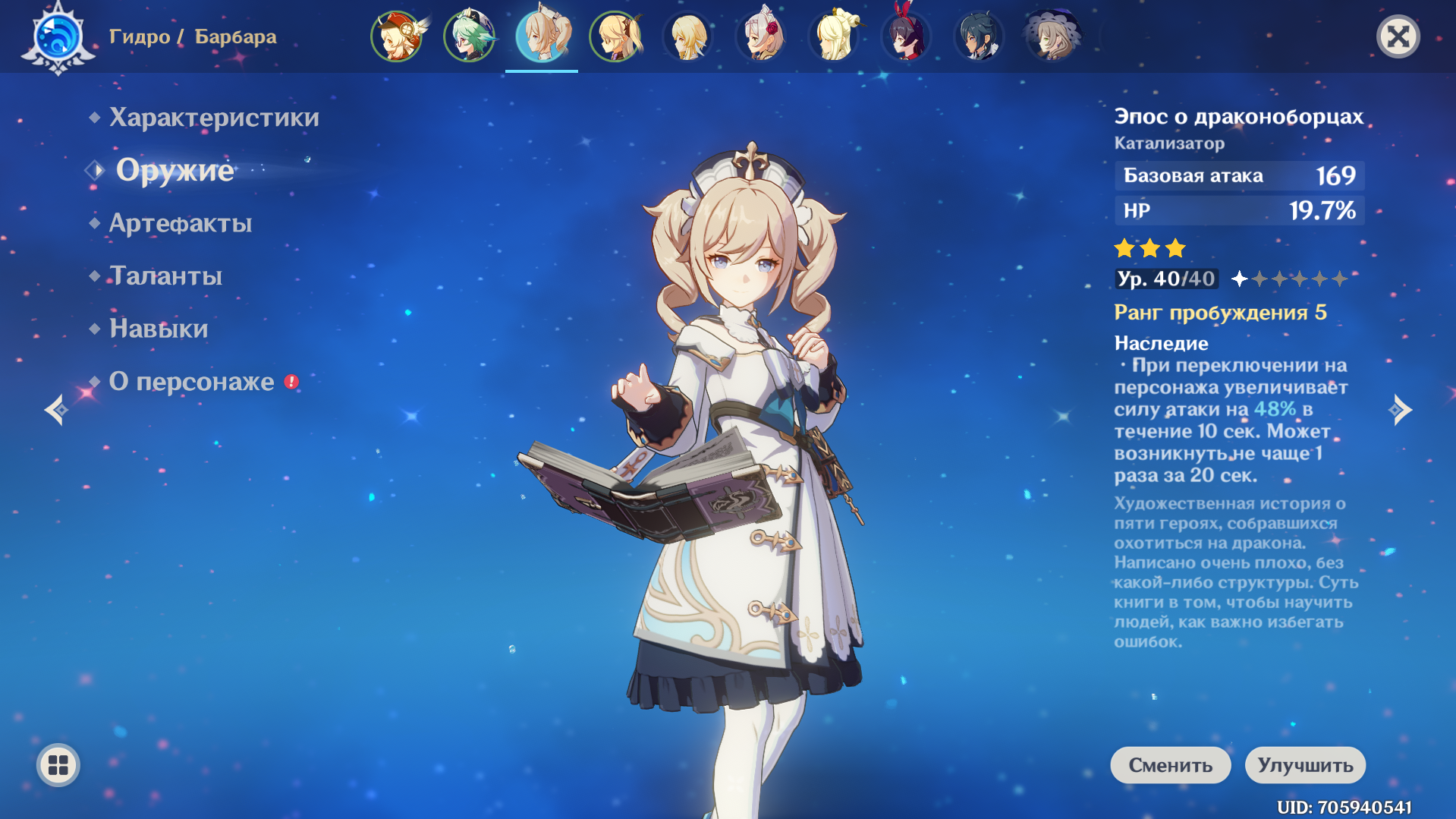The image size is (1456, 819).
Task: Switch to the next character with right arrow
Action: [1400, 410]
